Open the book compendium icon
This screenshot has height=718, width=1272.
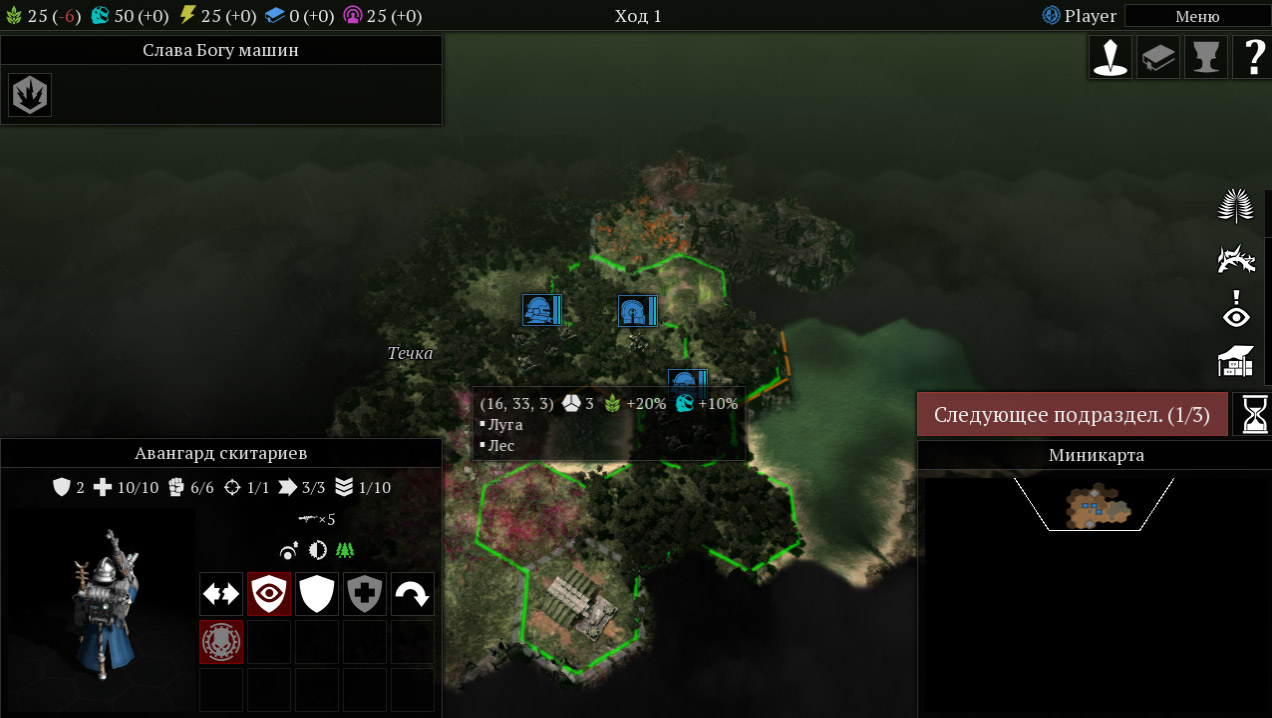click(1158, 57)
